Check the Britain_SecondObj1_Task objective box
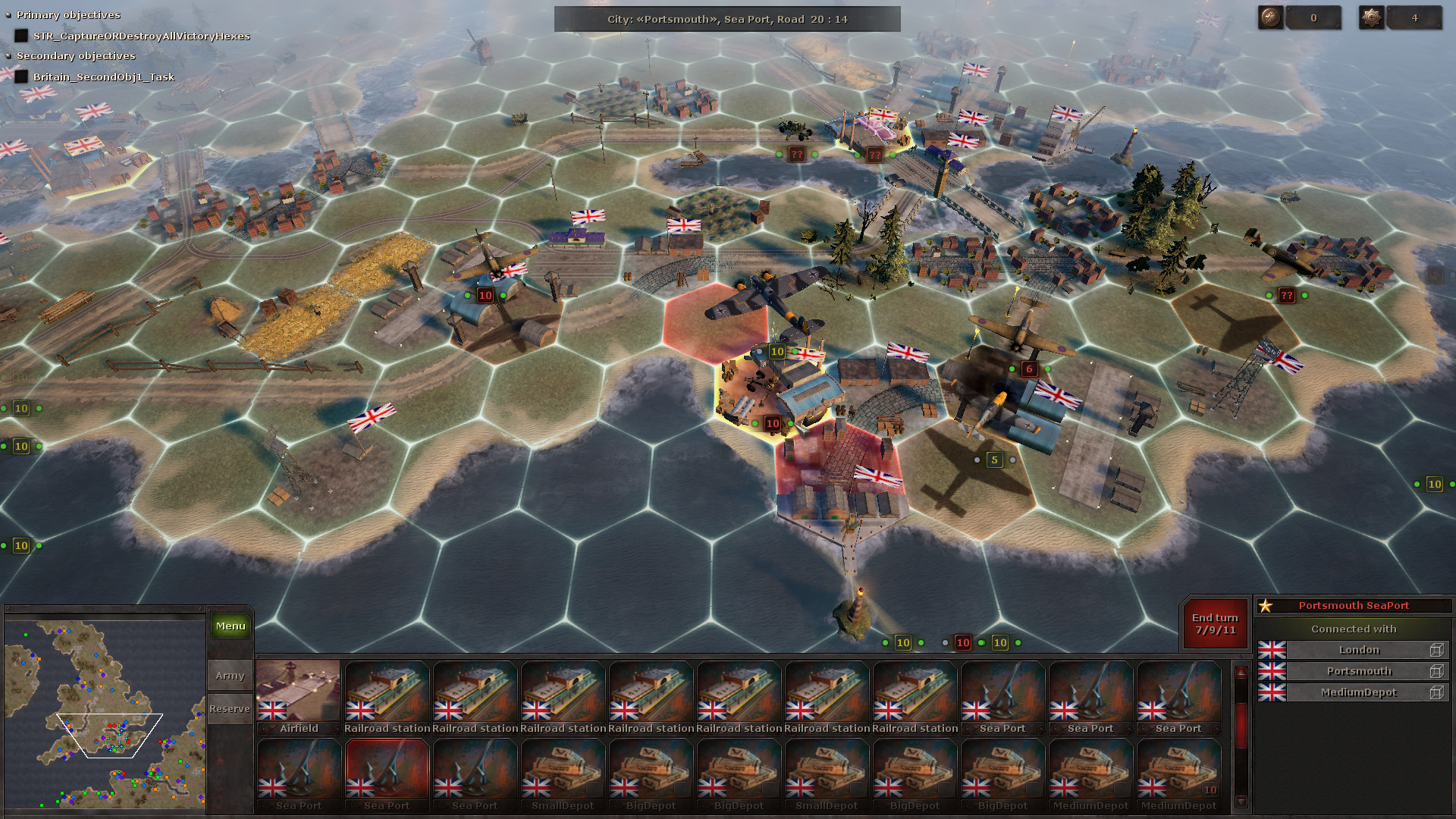The height and width of the screenshot is (819, 1456). pyautogui.click(x=20, y=77)
